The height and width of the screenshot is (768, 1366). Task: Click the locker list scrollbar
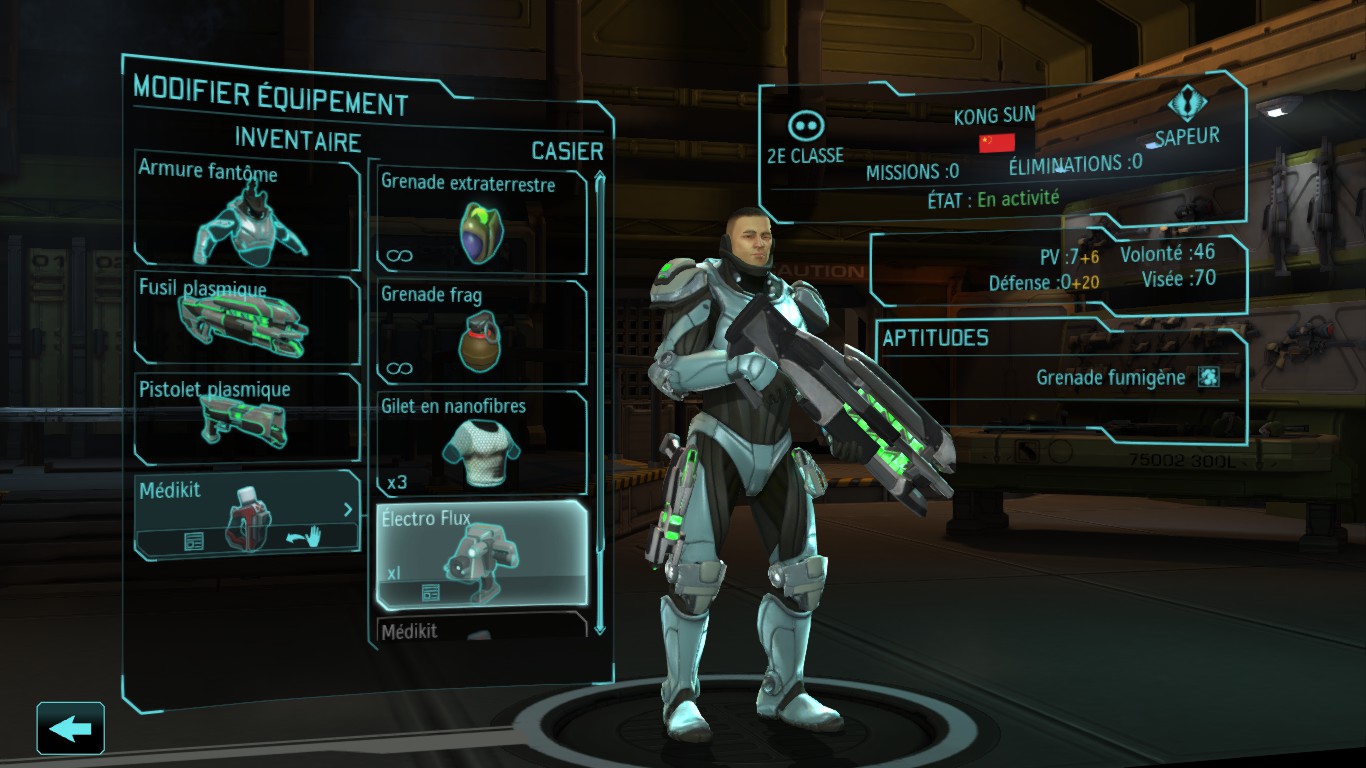click(x=600, y=400)
